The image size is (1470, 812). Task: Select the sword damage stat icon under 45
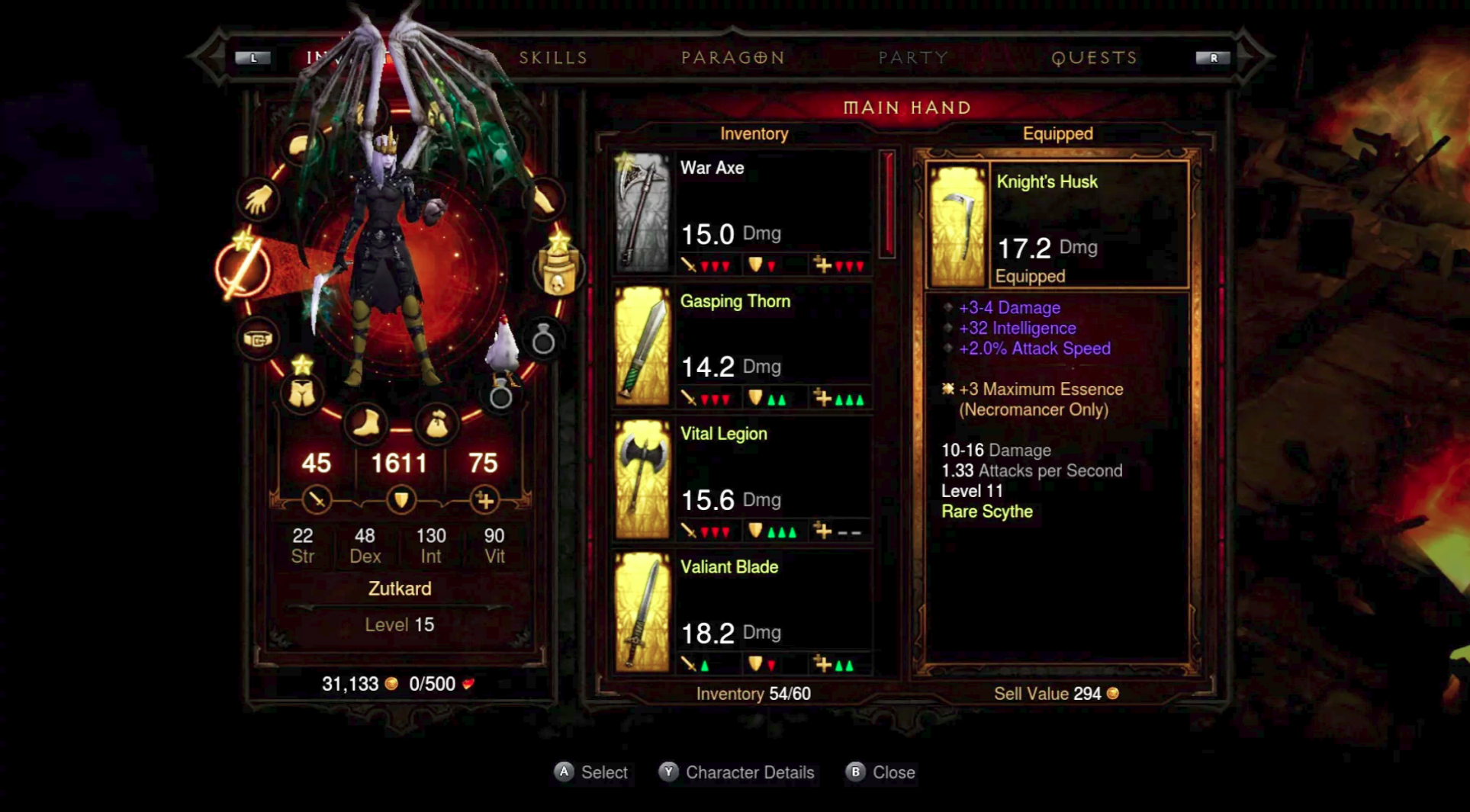tap(316, 499)
